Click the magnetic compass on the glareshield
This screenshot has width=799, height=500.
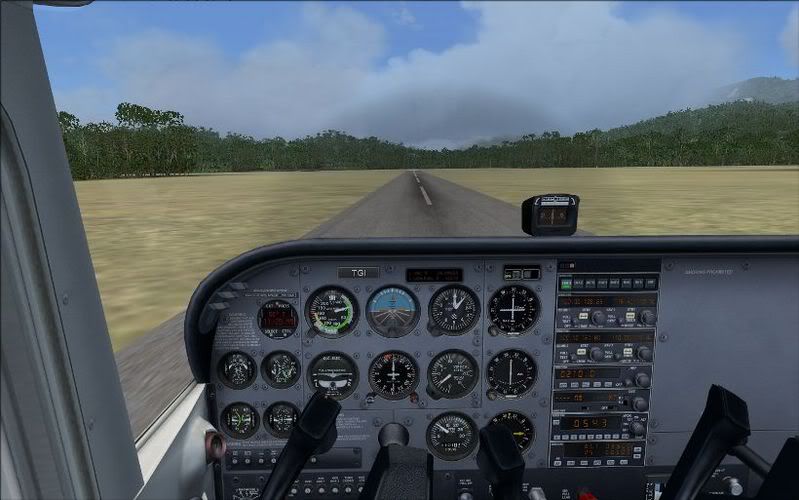550,214
